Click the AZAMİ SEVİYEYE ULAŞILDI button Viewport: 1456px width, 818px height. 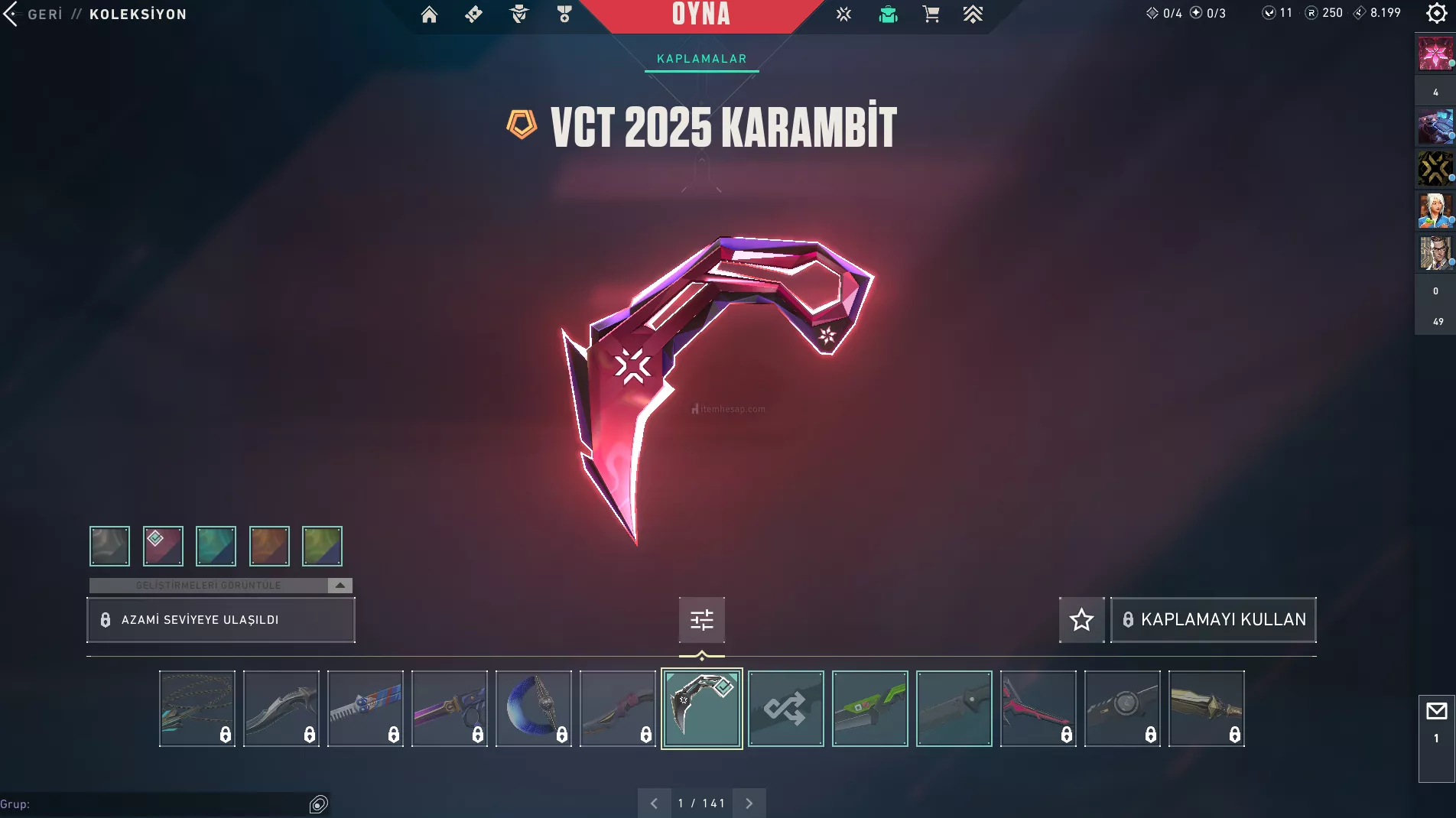coord(221,620)
